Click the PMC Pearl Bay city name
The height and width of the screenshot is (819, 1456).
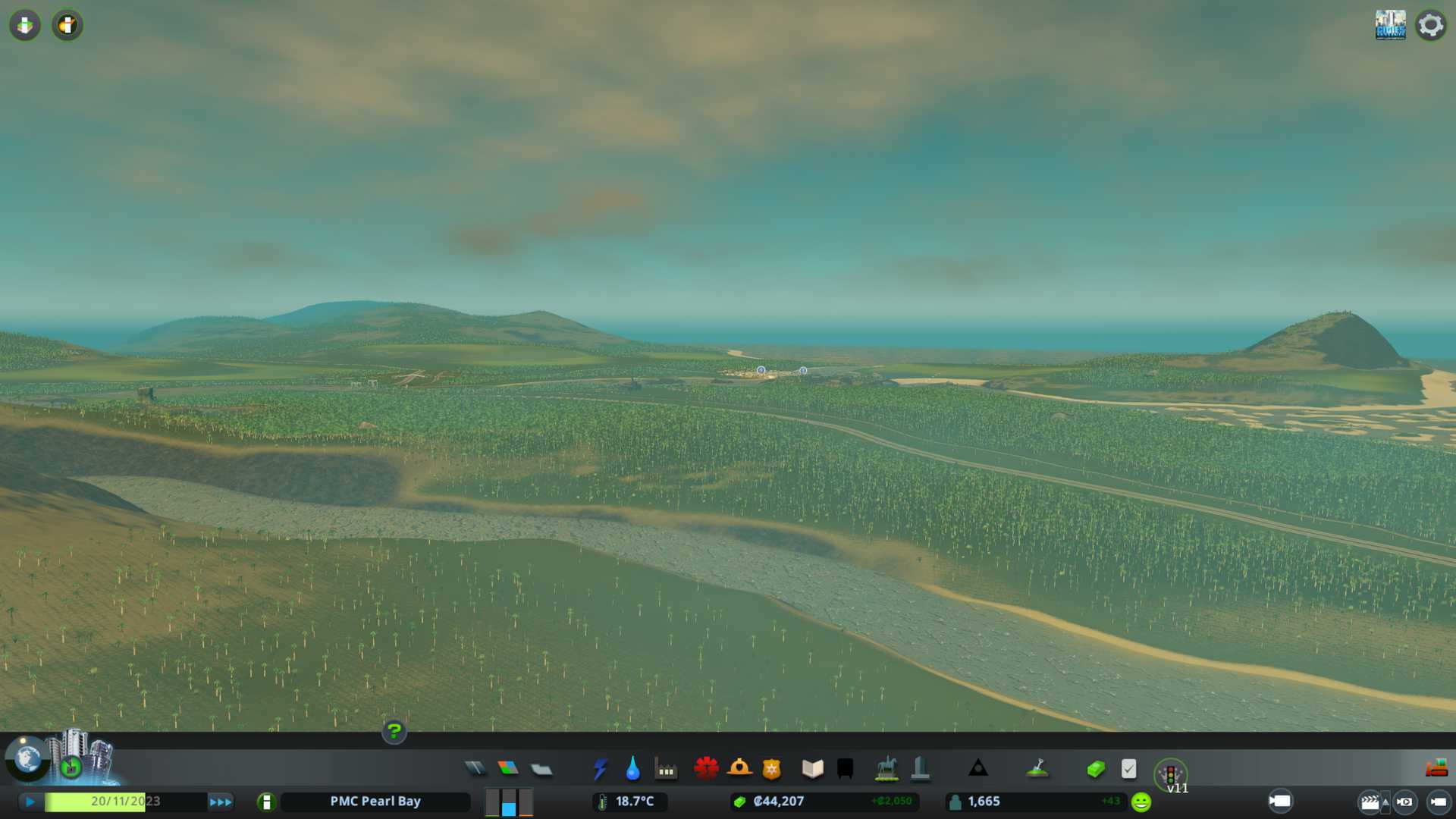(375, 802)
